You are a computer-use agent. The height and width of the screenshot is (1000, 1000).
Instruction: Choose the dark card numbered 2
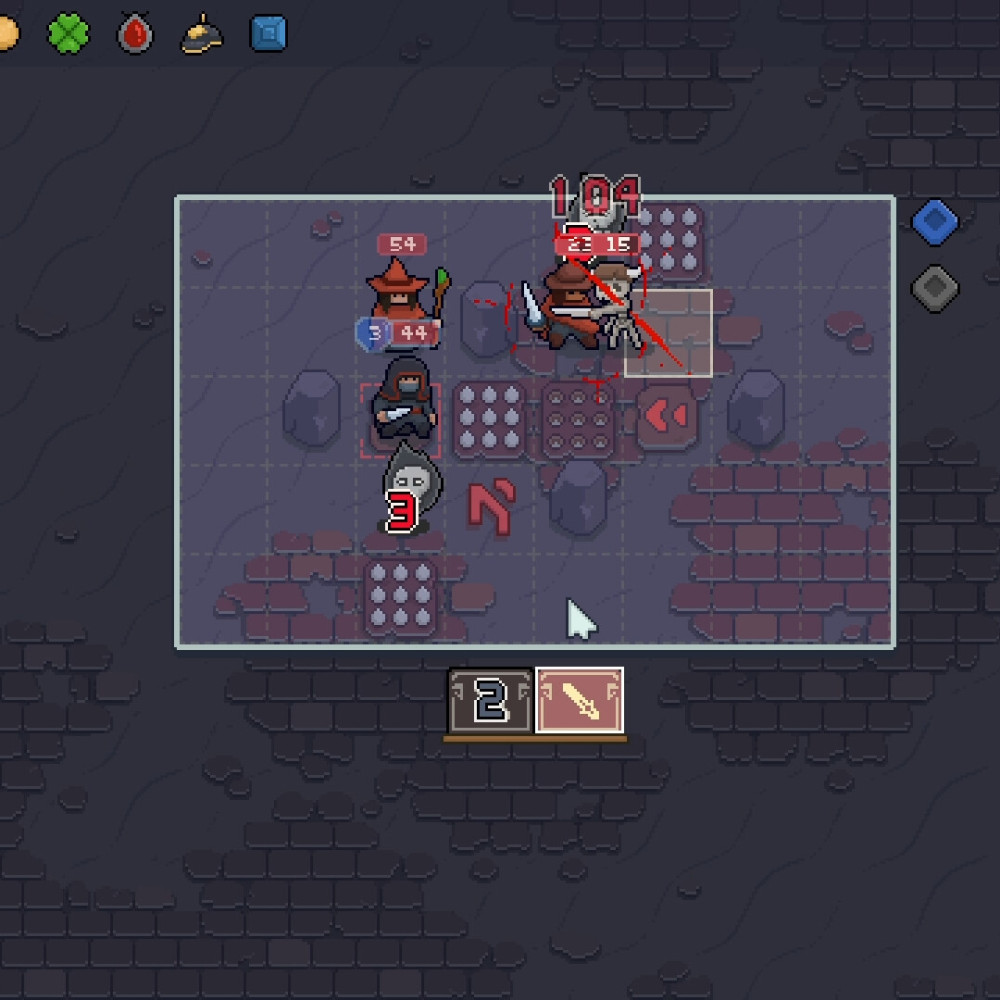(491, 700)
